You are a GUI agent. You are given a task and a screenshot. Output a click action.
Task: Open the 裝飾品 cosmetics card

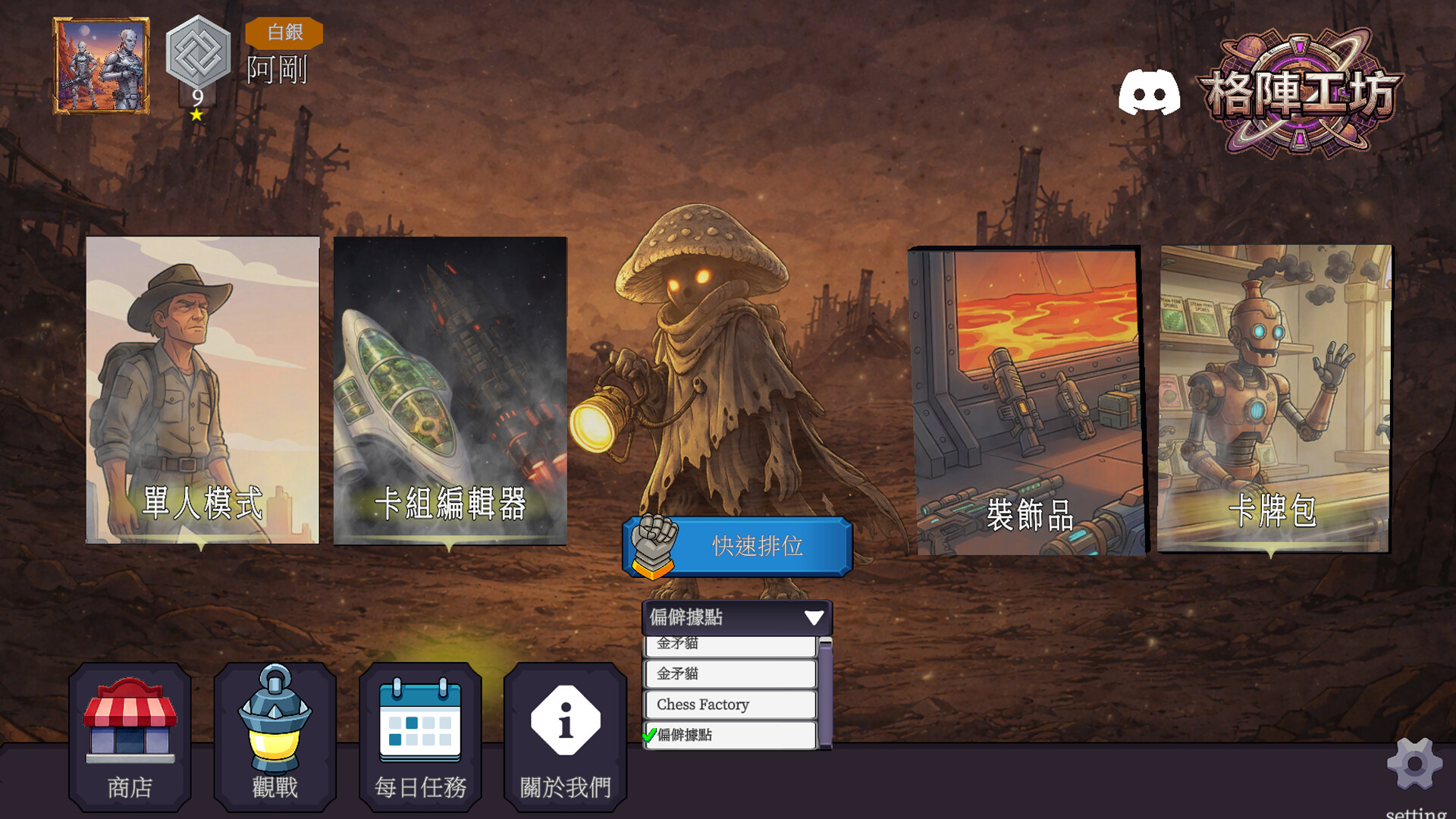(1028, 400)
